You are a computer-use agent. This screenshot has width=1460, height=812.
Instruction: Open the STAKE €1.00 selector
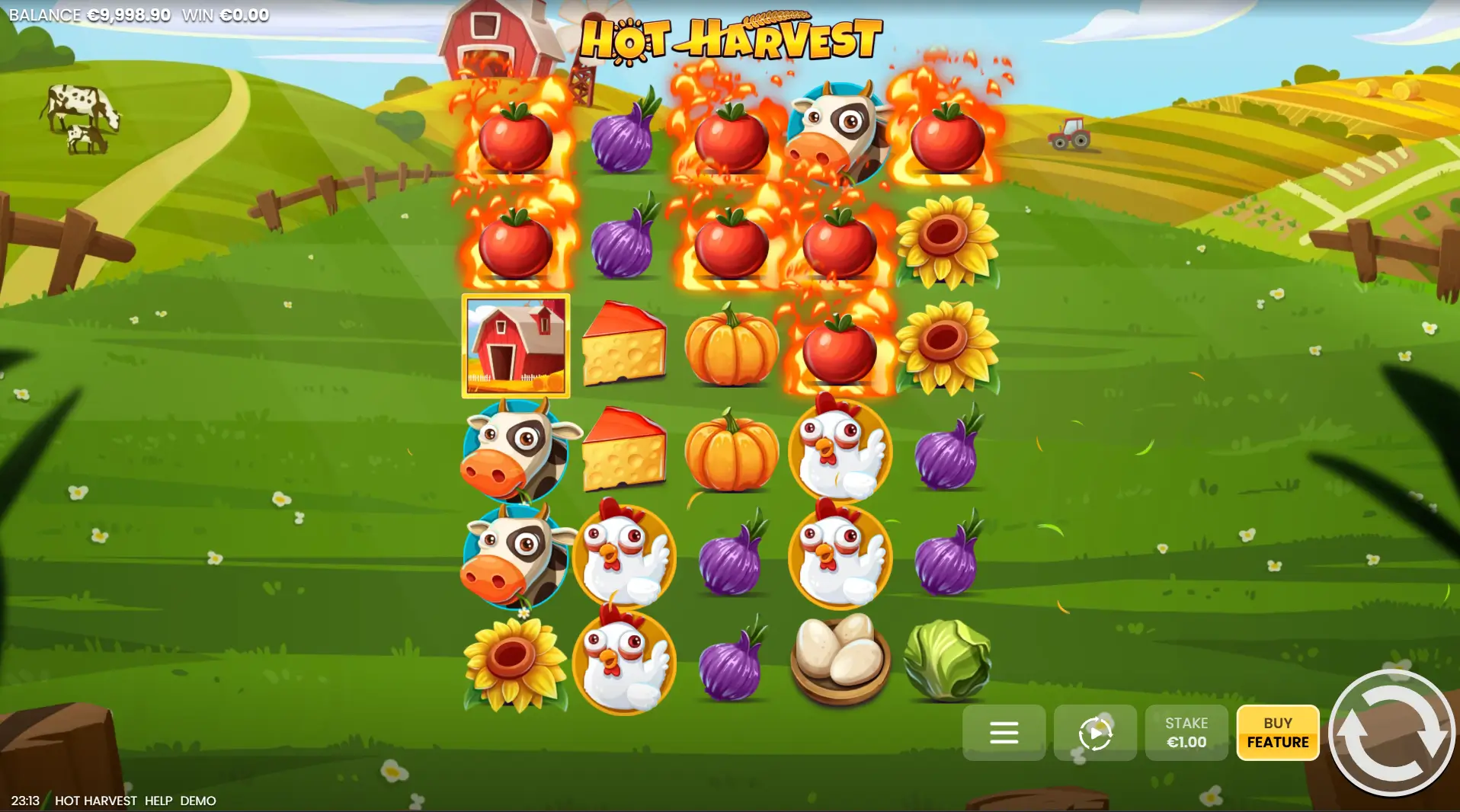(1186, 733)
